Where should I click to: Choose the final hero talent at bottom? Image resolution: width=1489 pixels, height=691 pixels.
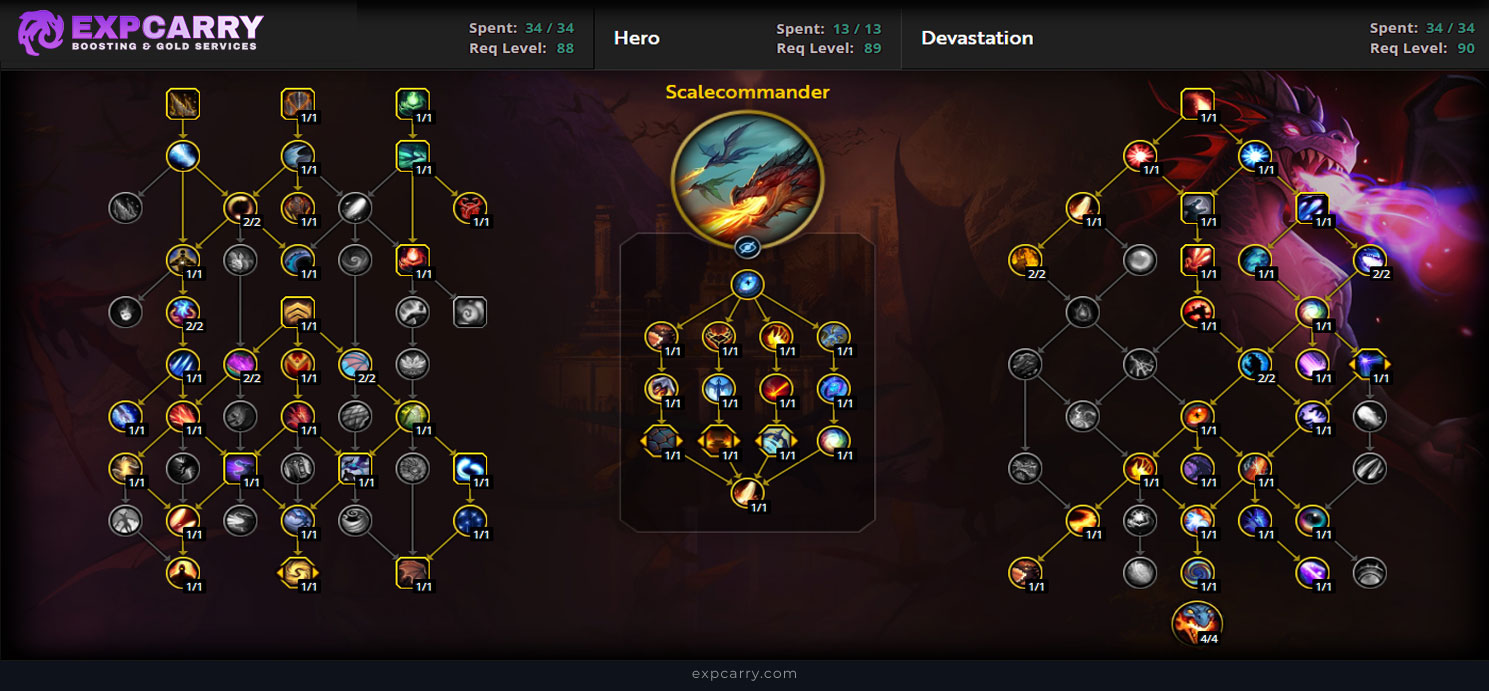point(747,491)
